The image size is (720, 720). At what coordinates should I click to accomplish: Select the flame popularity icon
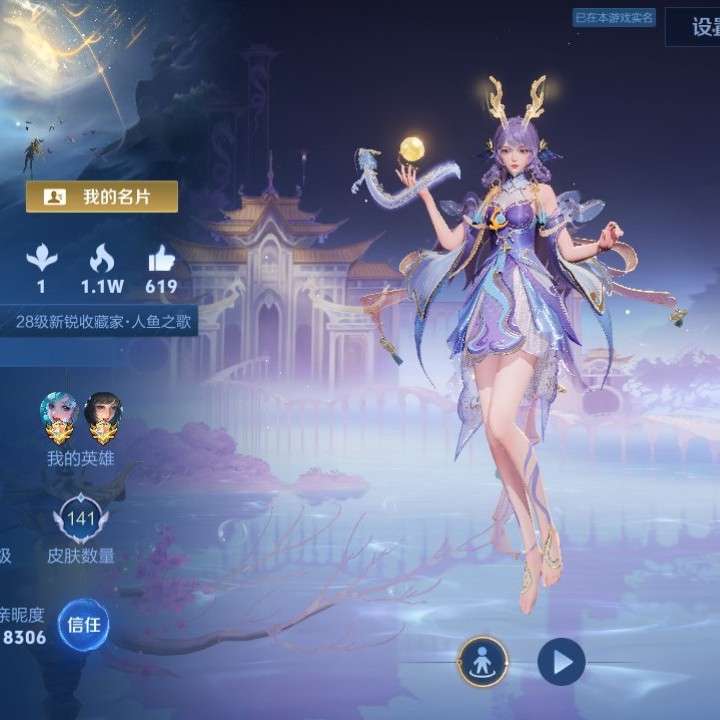102,259
